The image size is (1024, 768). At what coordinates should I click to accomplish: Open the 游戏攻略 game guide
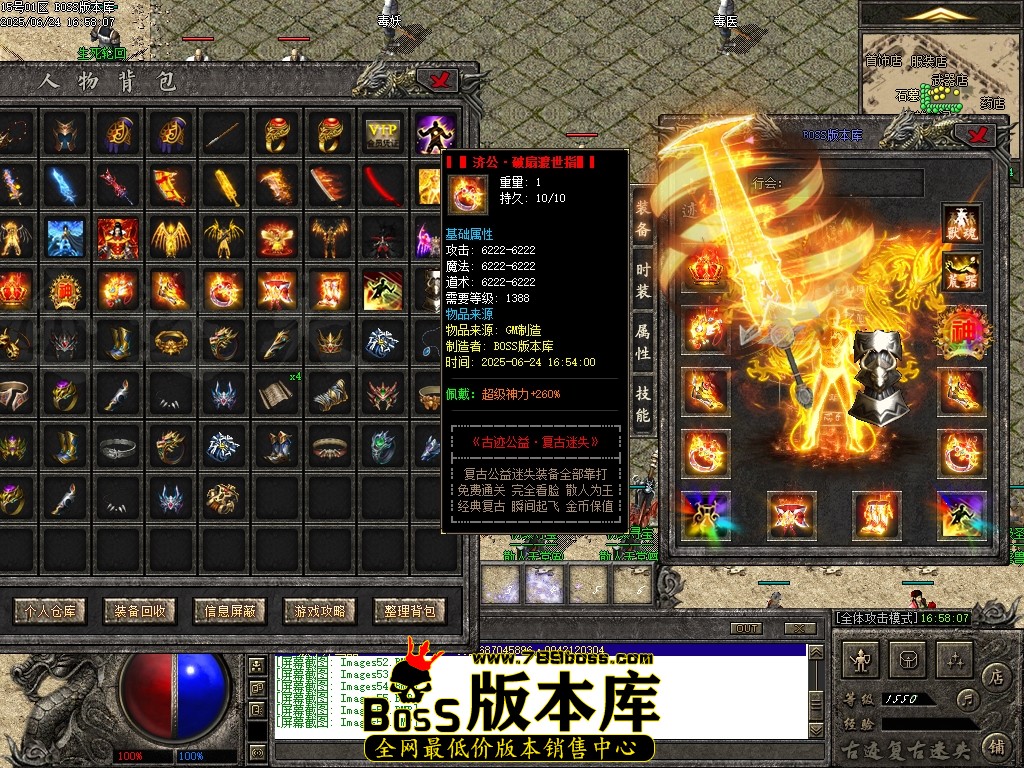[320, 610]
